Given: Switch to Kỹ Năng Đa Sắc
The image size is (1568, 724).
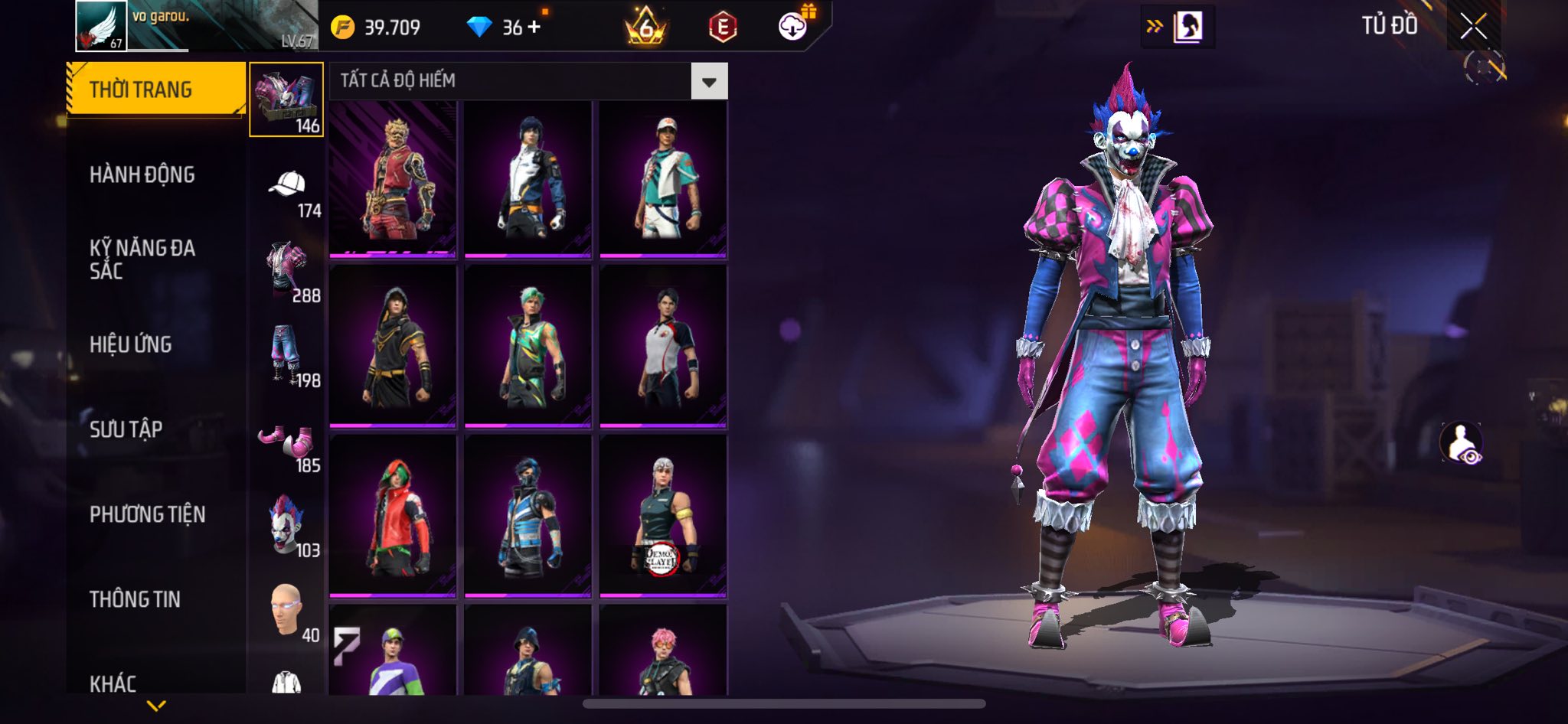Looking at the screenshot, I should tap(142, 259).
